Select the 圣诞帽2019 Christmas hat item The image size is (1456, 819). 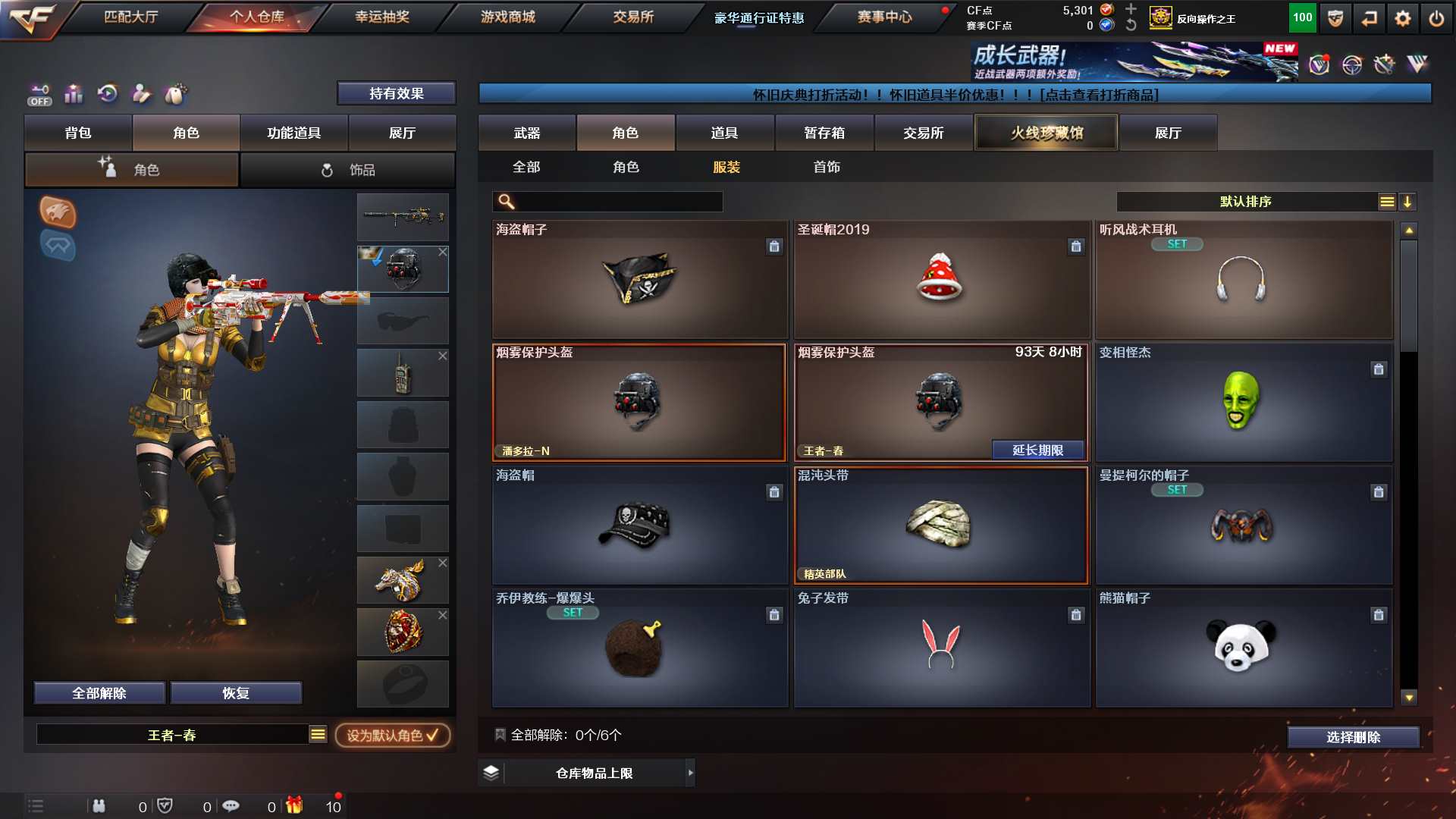[x=941, y=279]
